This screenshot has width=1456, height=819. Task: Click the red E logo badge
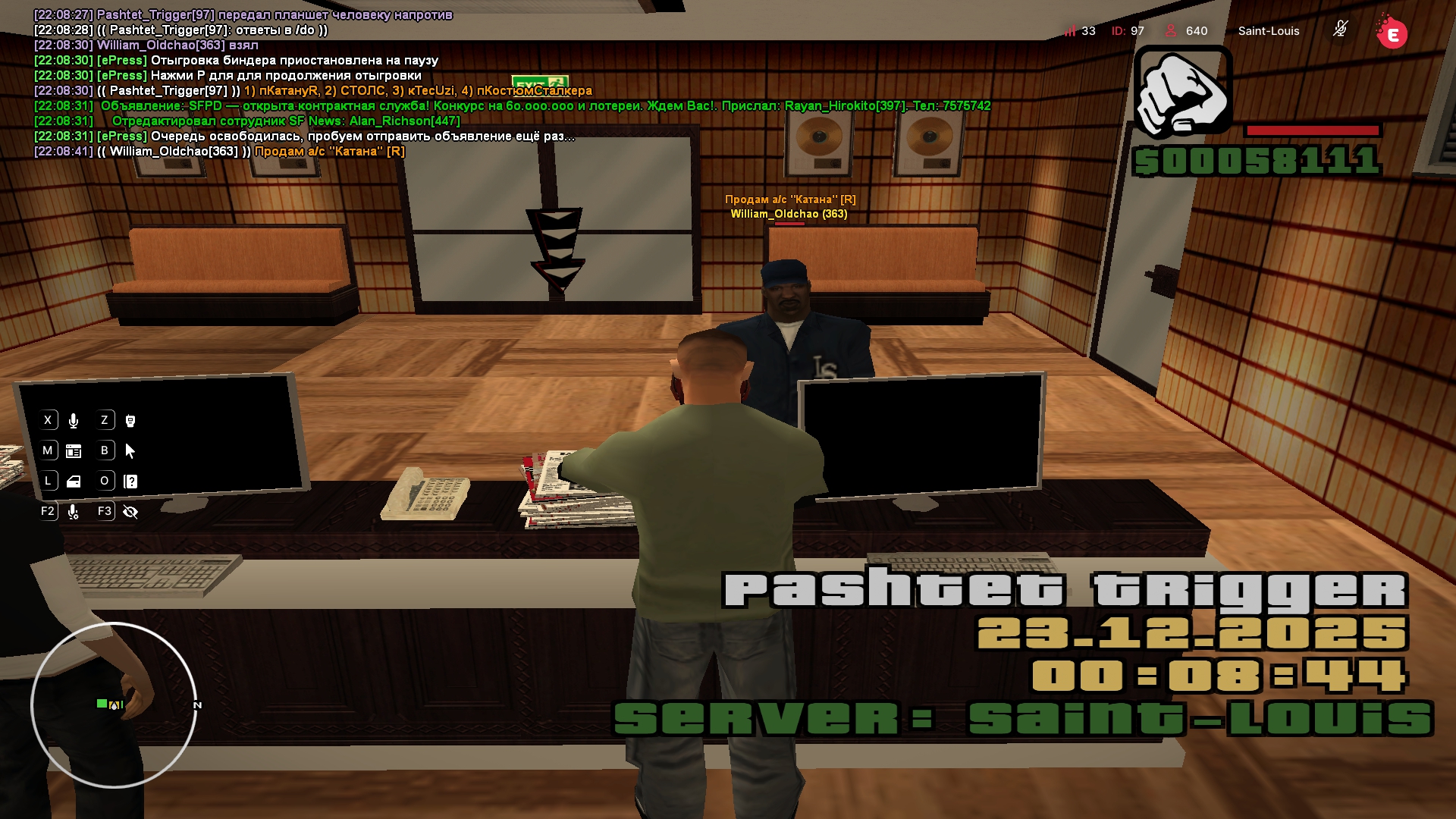coord(1392,33)
